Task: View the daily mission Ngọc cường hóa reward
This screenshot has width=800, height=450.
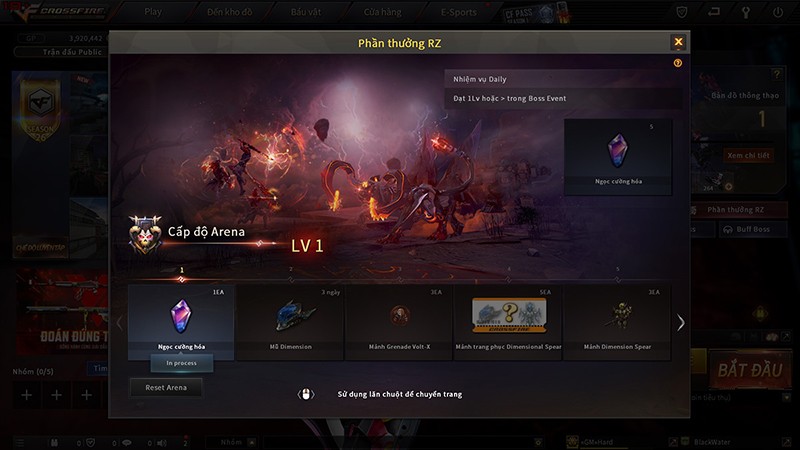Action: pyautogui.click(x=617, y=155)
